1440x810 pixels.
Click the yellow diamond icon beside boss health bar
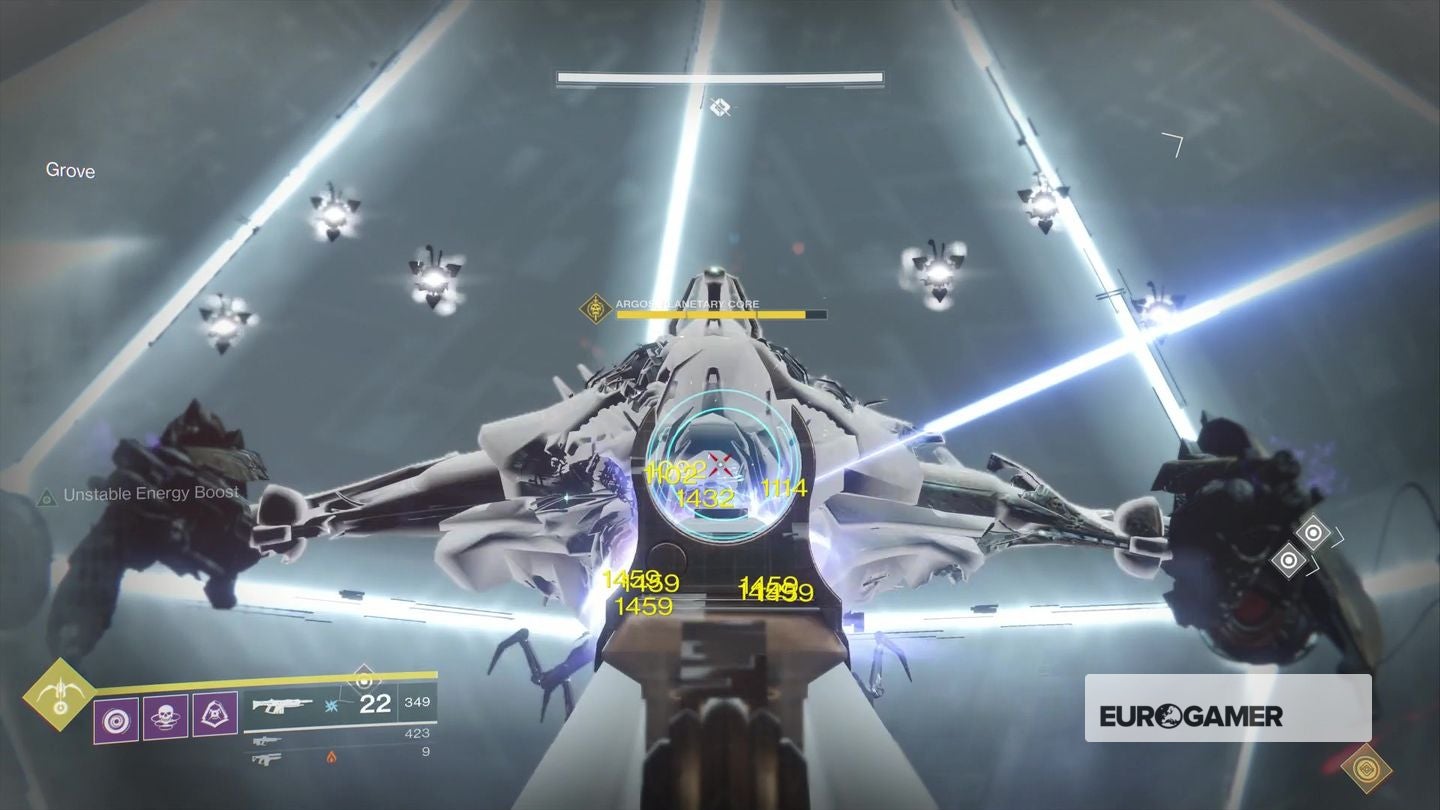[x=596, y=309]
